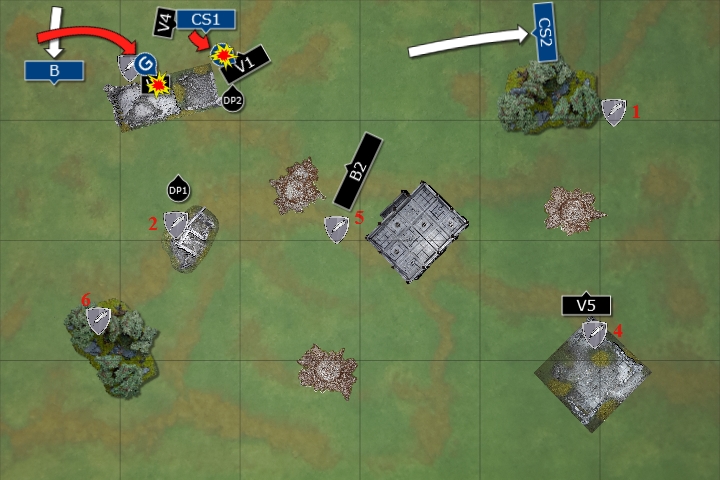Select the blue CS2 unit token
720x480 pixels.
[x=545, y=39]
